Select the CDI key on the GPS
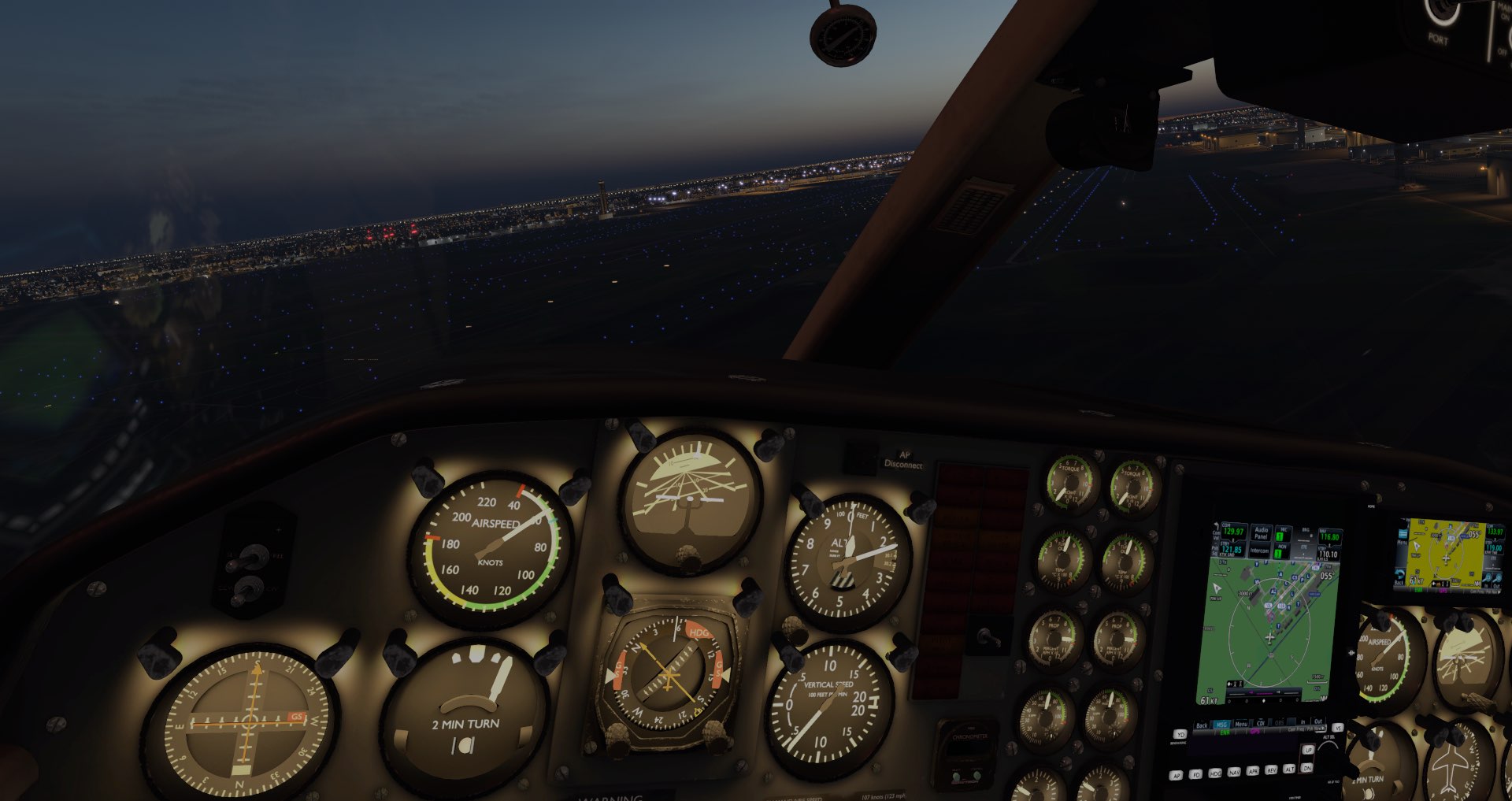This screenshot has width=1512, height=801. [1260, 723]
